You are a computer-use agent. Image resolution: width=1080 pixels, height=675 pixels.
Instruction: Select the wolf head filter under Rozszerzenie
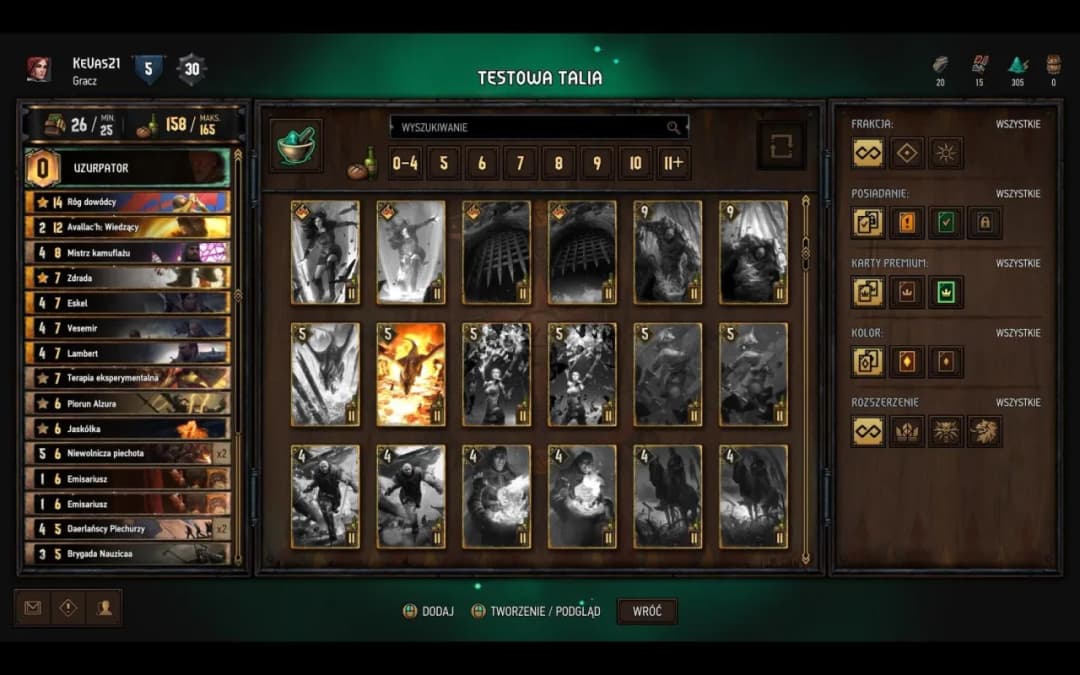point(945,431)
